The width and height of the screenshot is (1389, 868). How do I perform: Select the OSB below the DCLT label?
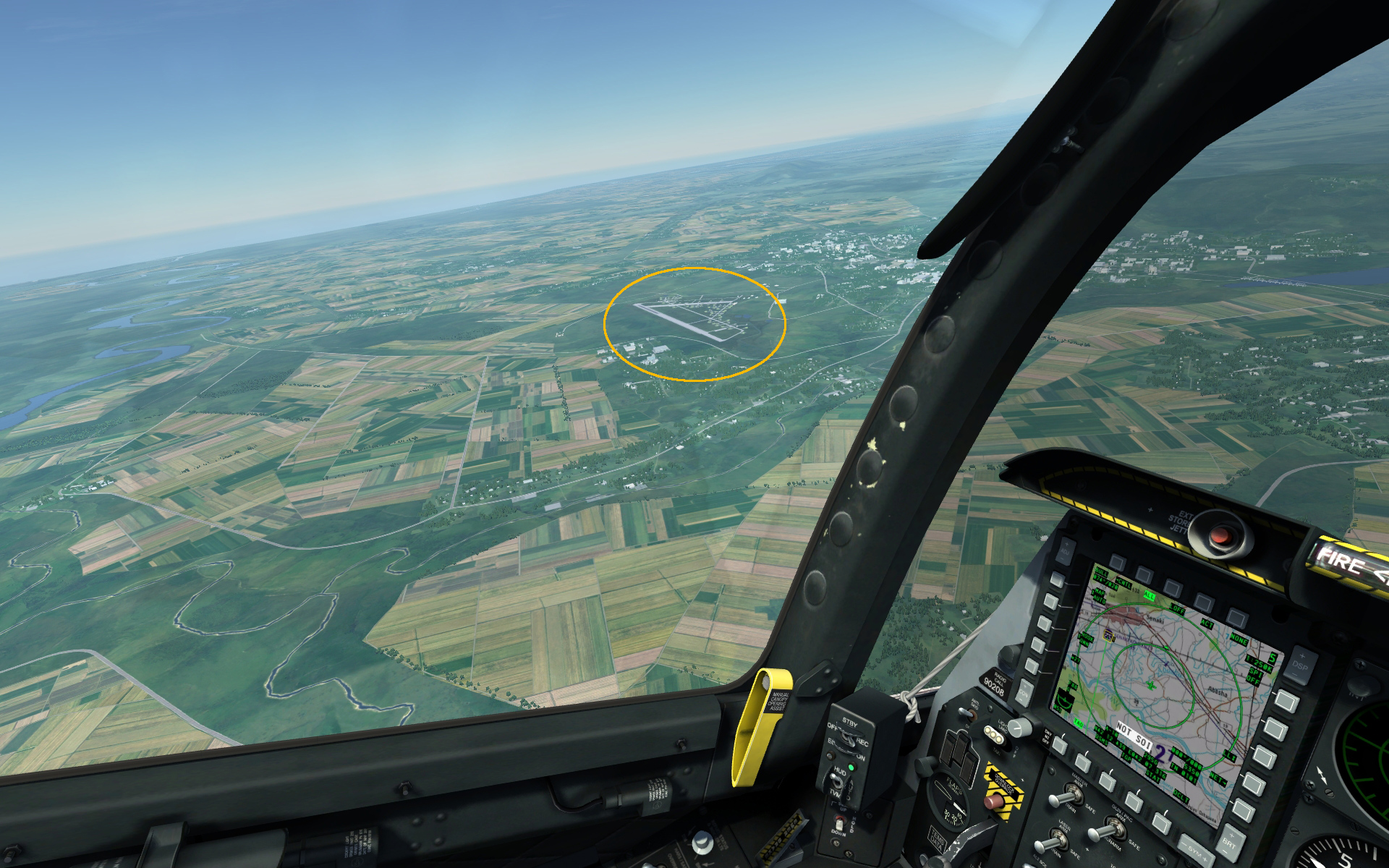click(1162, 822)
